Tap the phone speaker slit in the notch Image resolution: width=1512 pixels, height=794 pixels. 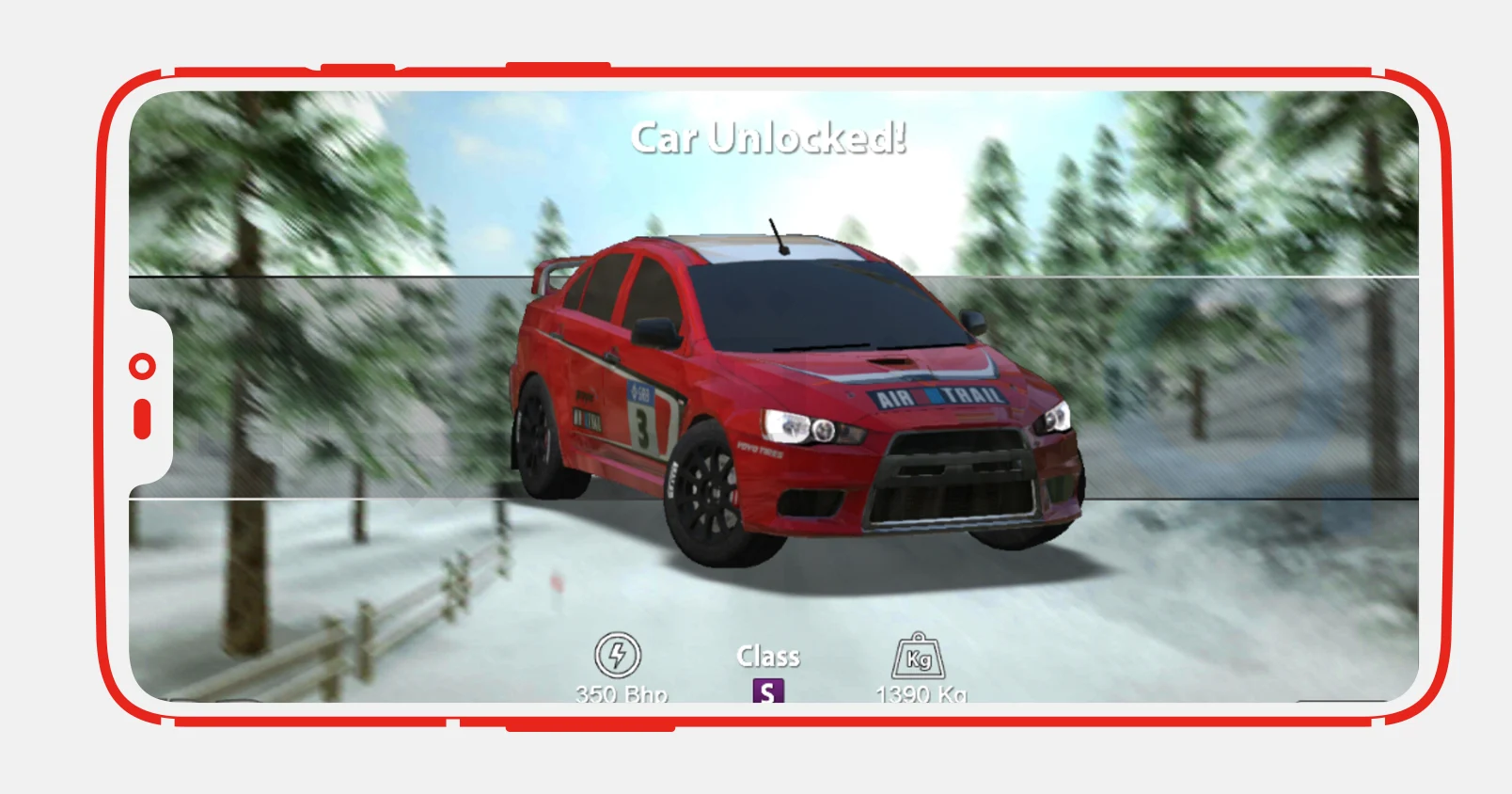pyautogui.click(x=142, y=418)
